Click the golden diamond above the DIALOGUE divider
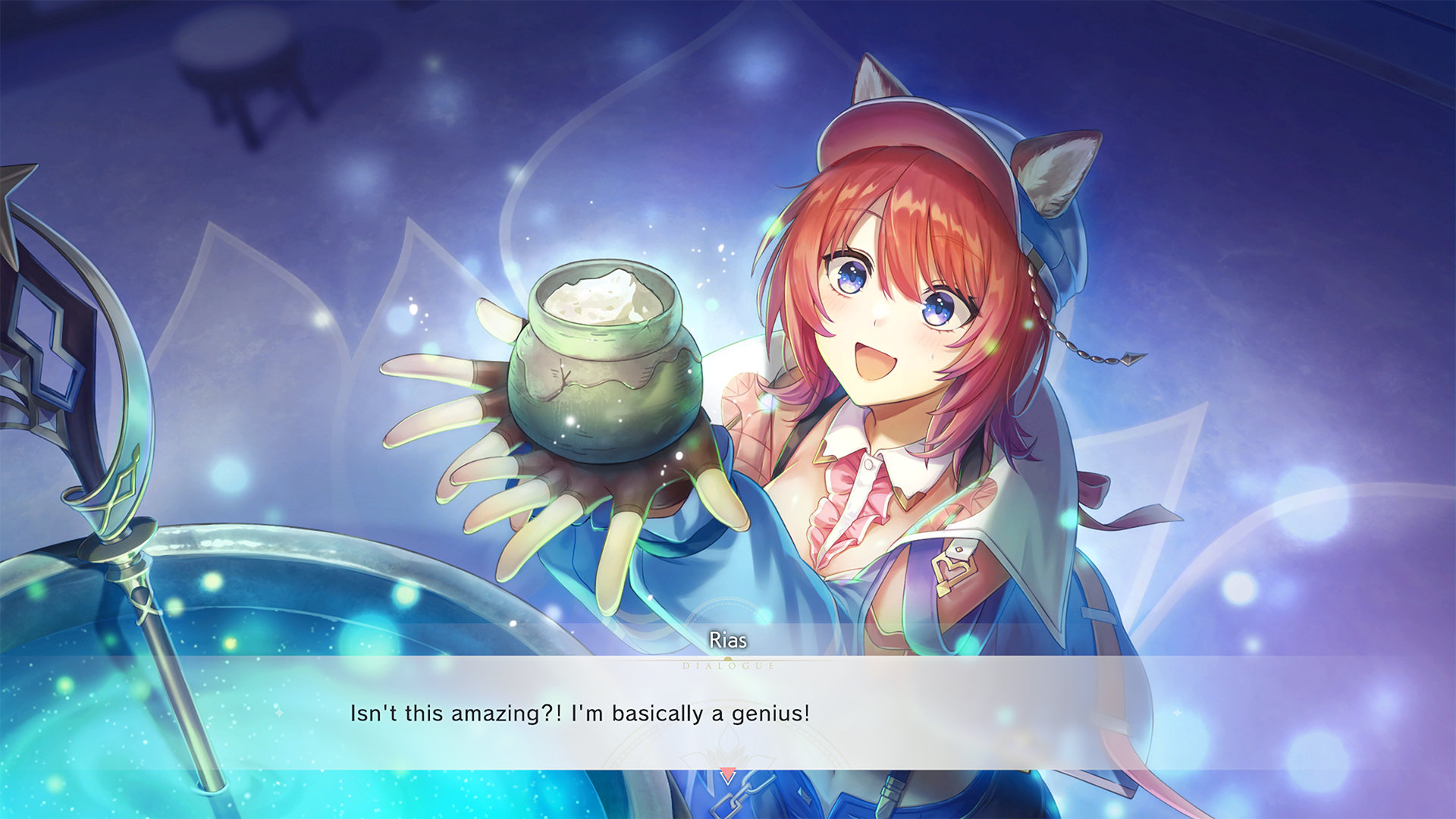1456x819 pixels. click(728, 657)
